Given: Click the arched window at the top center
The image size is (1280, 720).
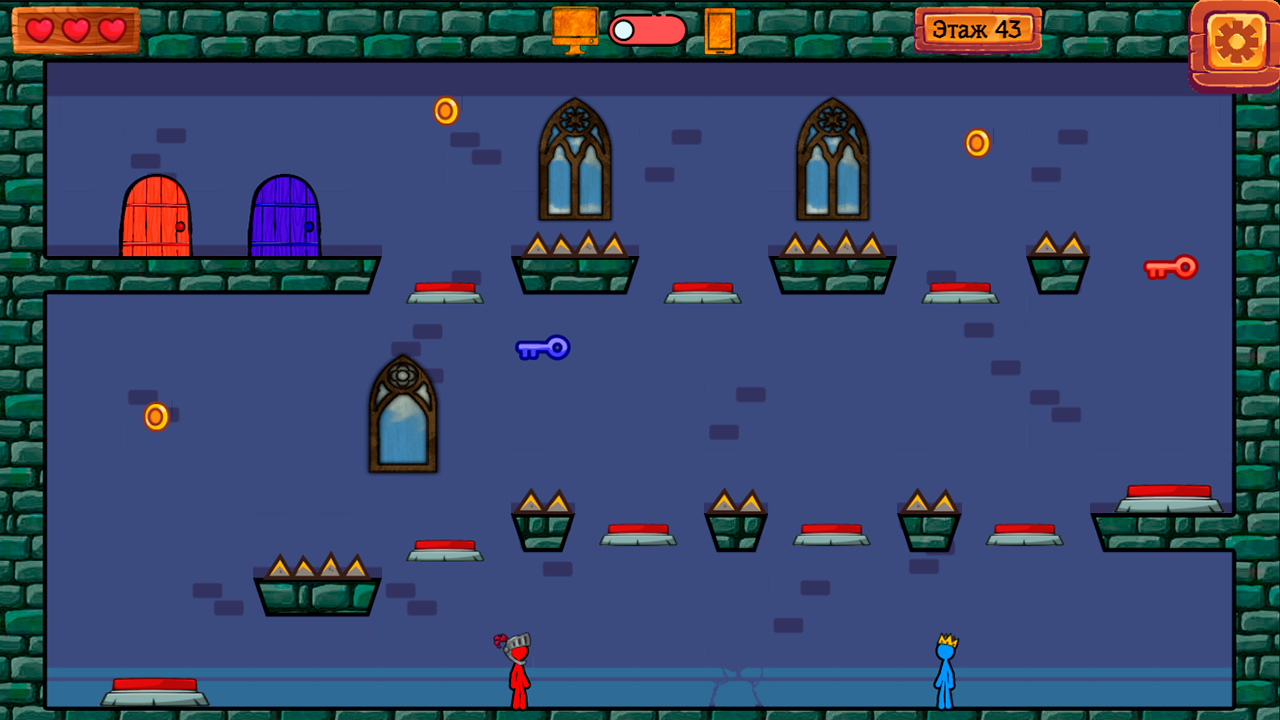Looking at the screenshot, I should (x=575, y=160).
